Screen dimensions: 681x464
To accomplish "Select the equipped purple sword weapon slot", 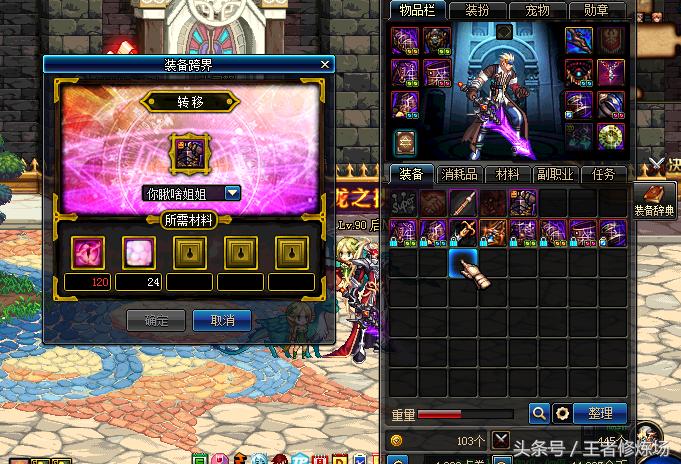I will 579,39.
